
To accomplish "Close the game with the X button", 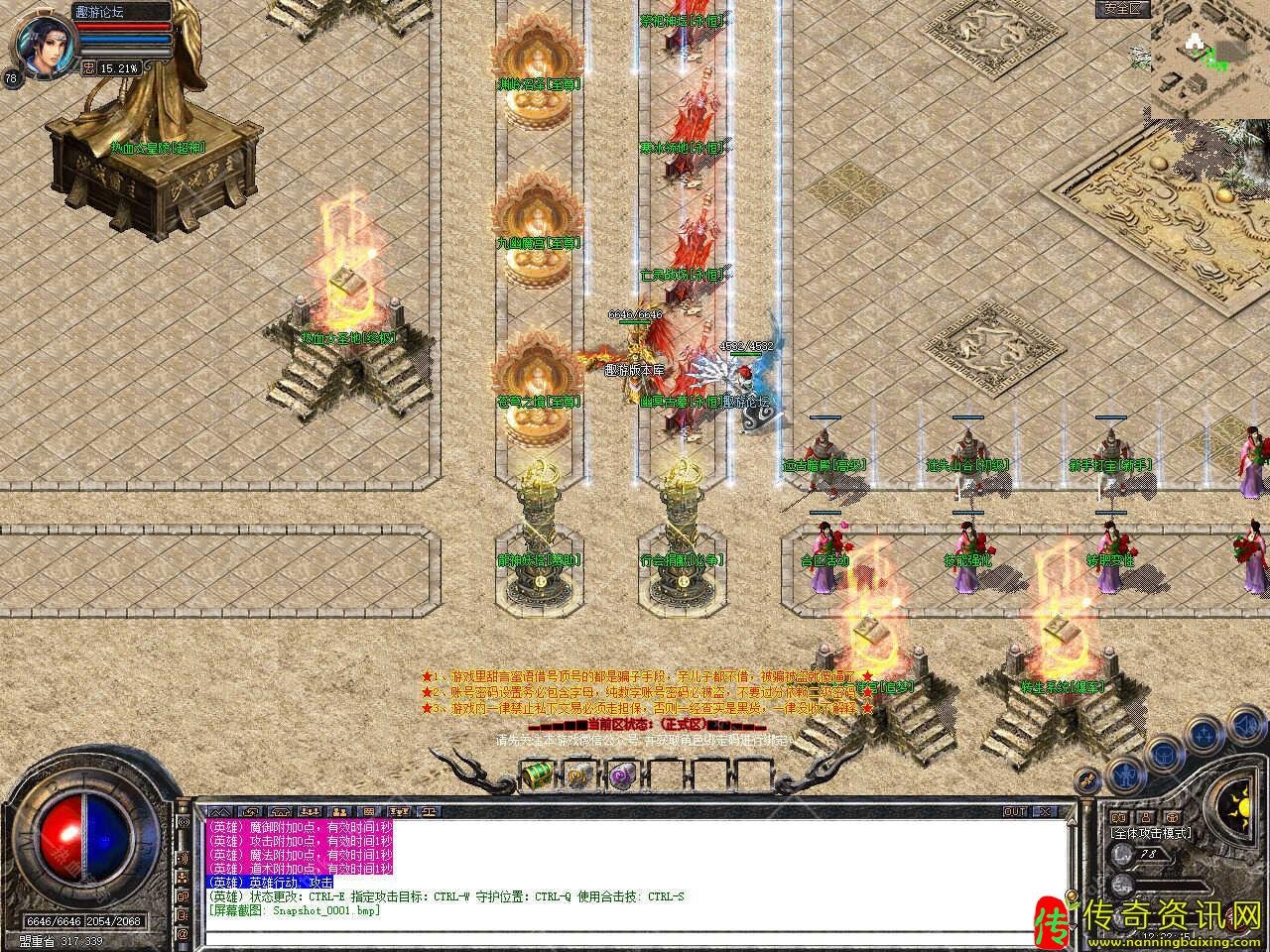I will pyautogui.click(x=1043, y=811).
